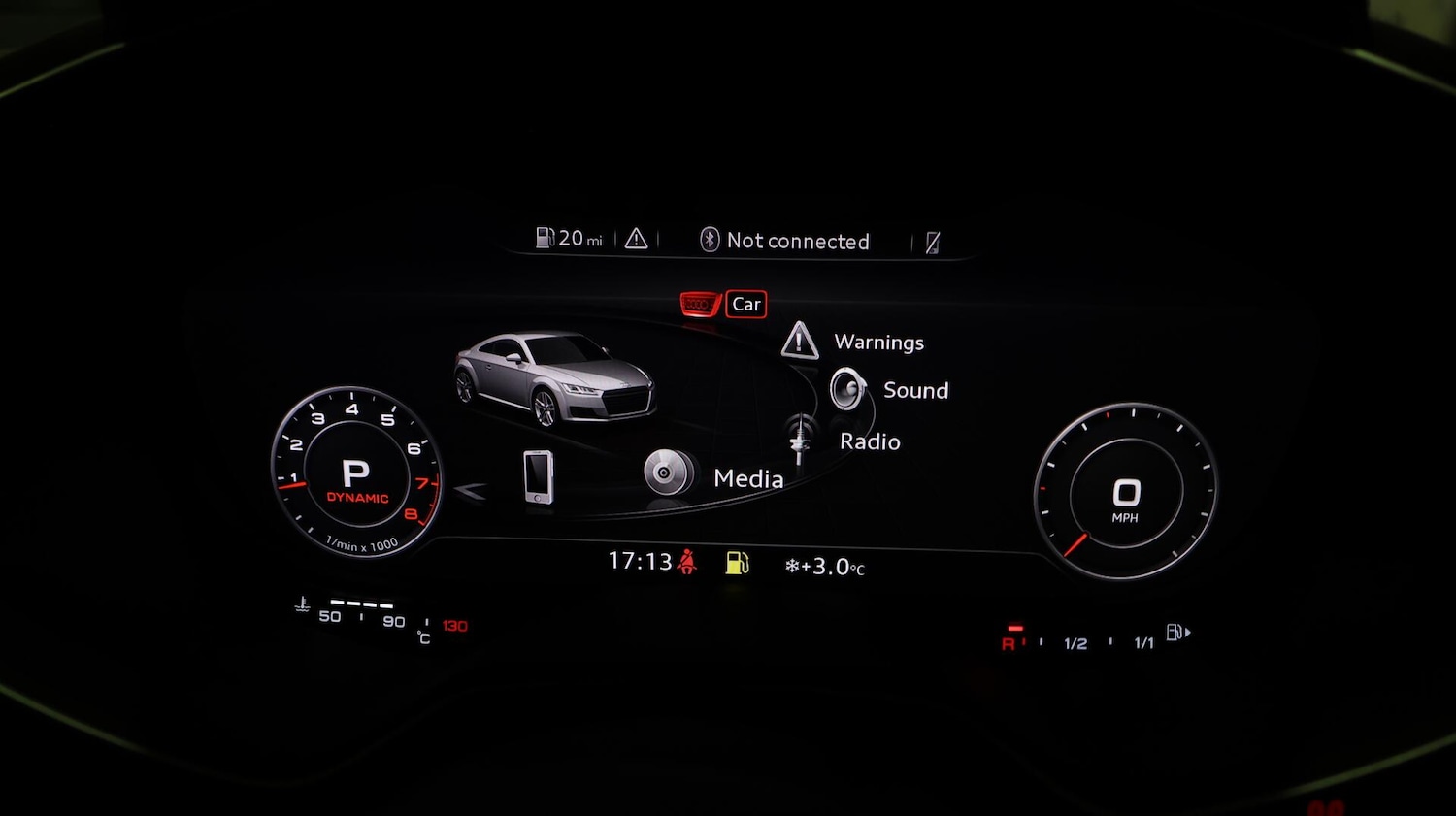1456x816 pixels.
Task: Expand the left arrow beside the tachometer
Action: 470,489
